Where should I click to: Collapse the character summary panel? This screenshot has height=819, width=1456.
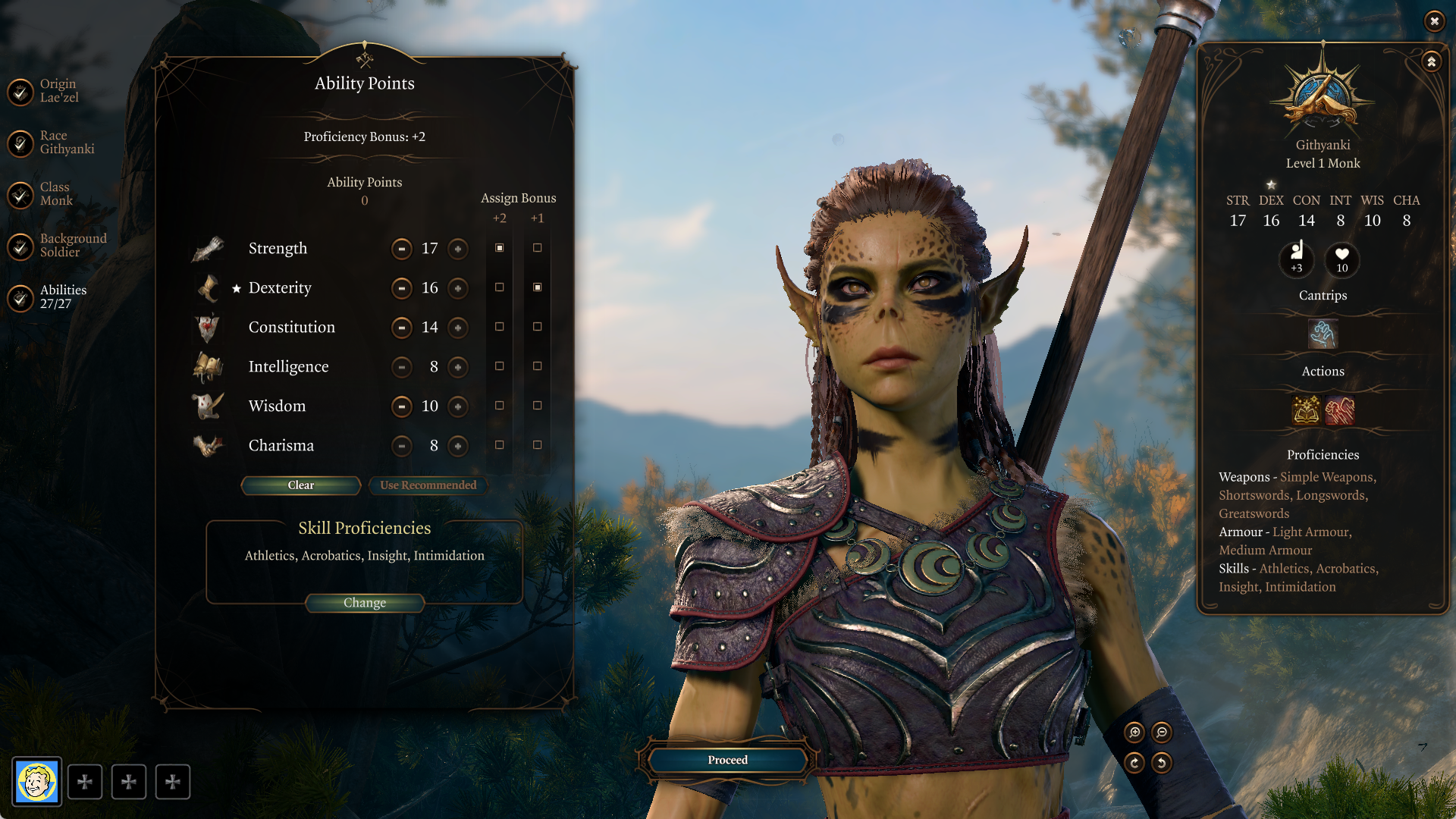tap(1431, 62)
